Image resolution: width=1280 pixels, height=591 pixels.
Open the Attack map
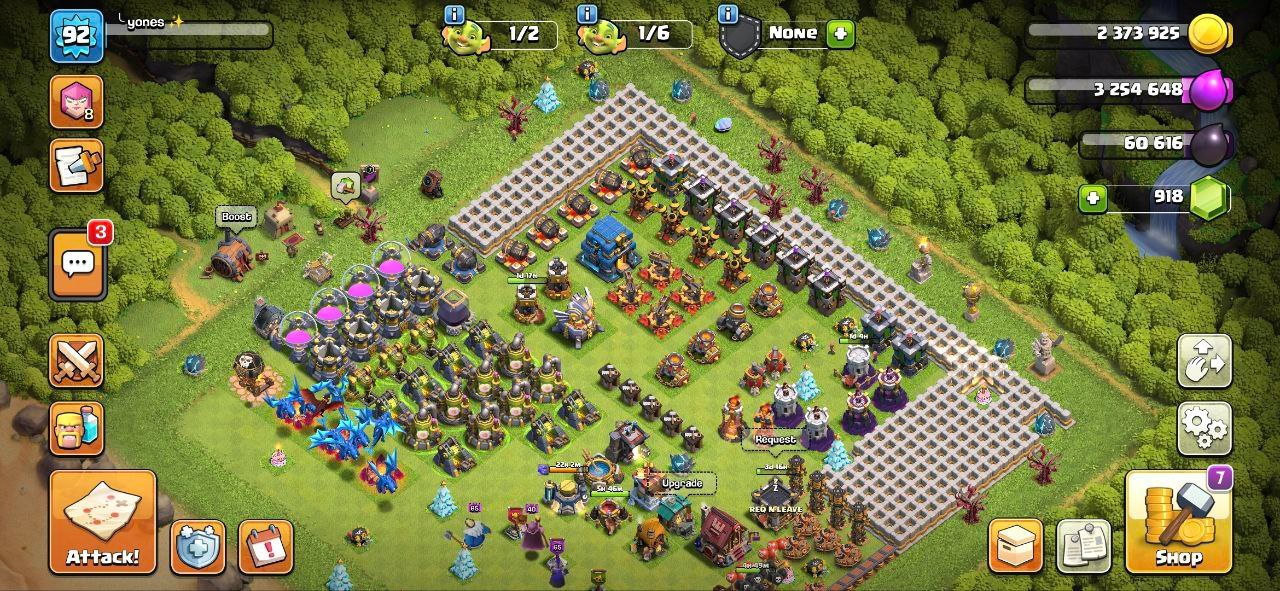[x=102, y=521]
